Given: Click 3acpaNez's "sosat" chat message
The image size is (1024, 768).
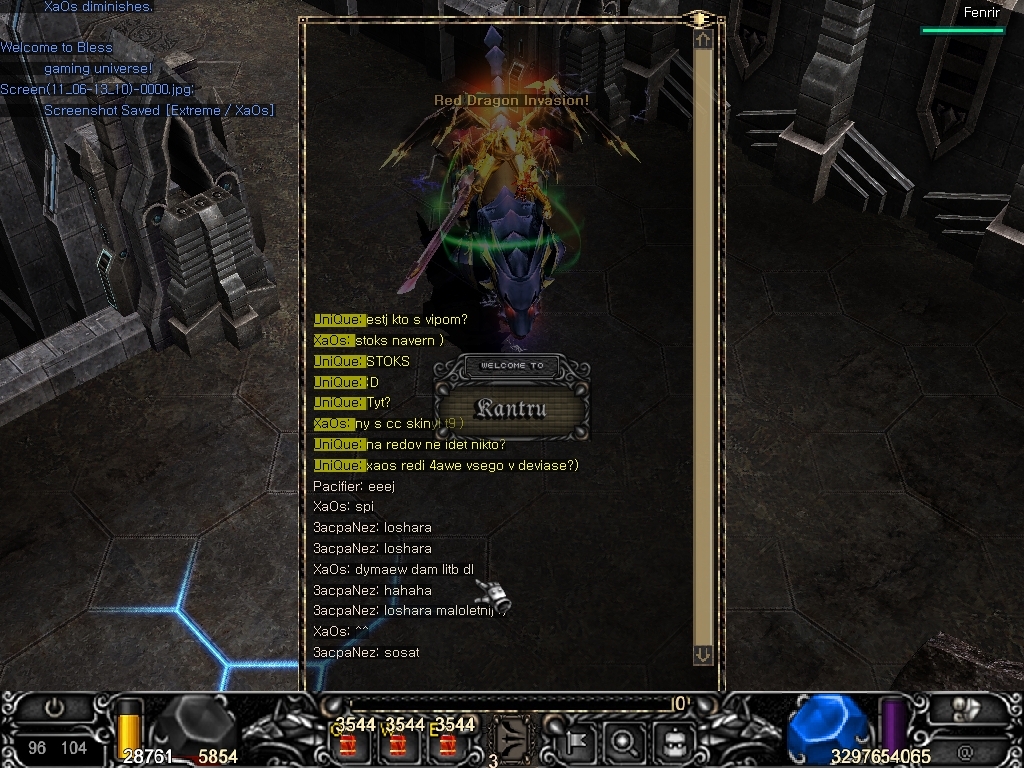Looking at the screenshot, I should (366, 652).
